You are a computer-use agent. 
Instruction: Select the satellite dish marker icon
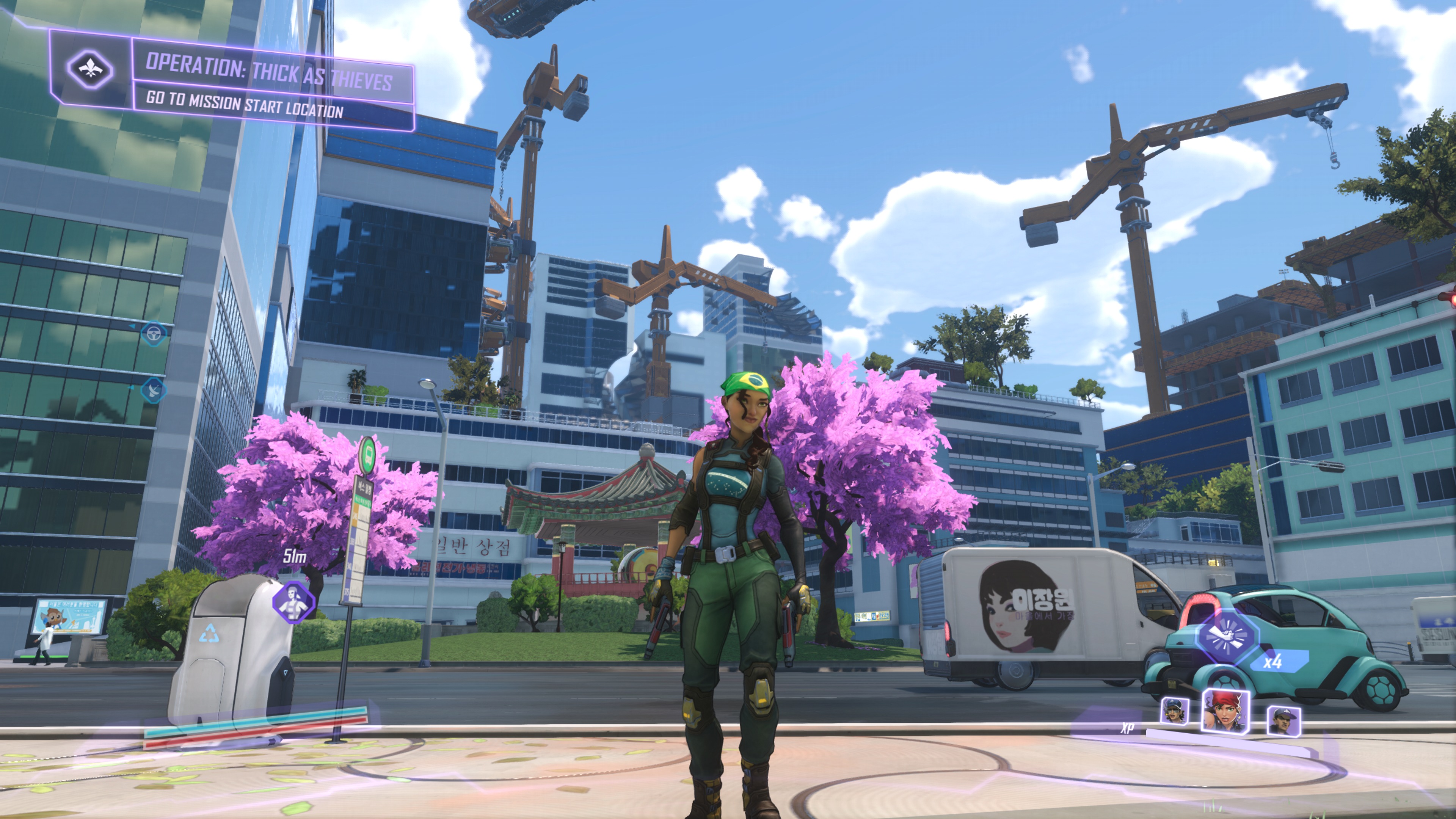[x=153, y=389]
